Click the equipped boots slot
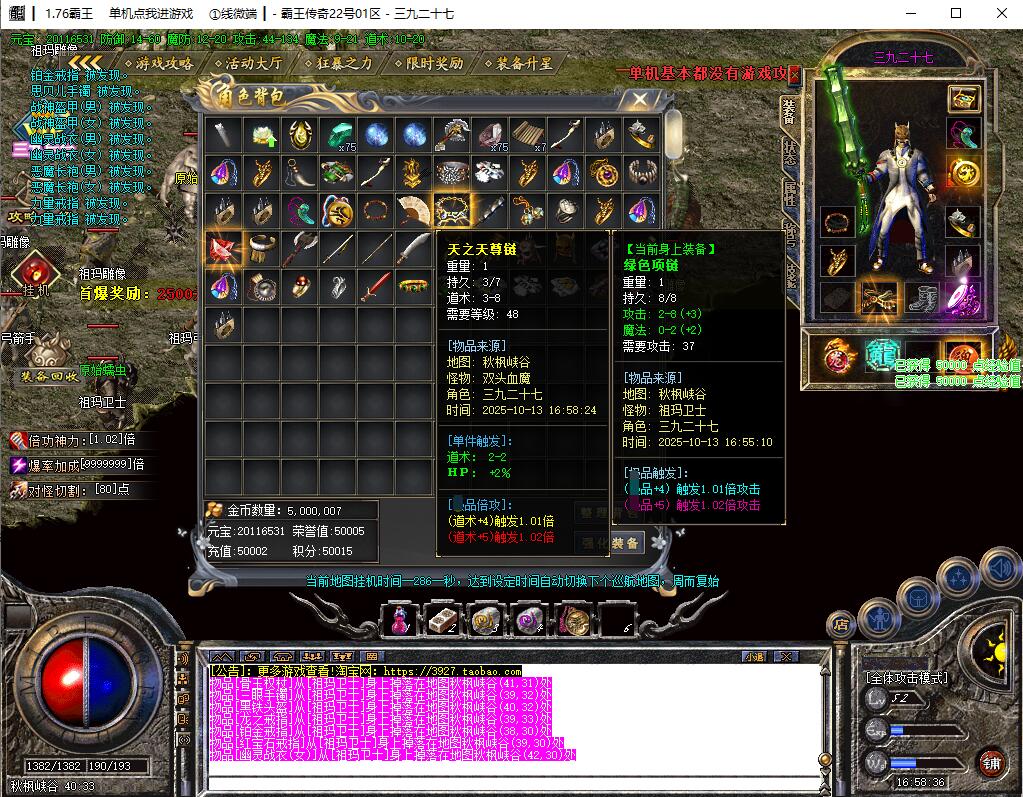 click(925, 297)
